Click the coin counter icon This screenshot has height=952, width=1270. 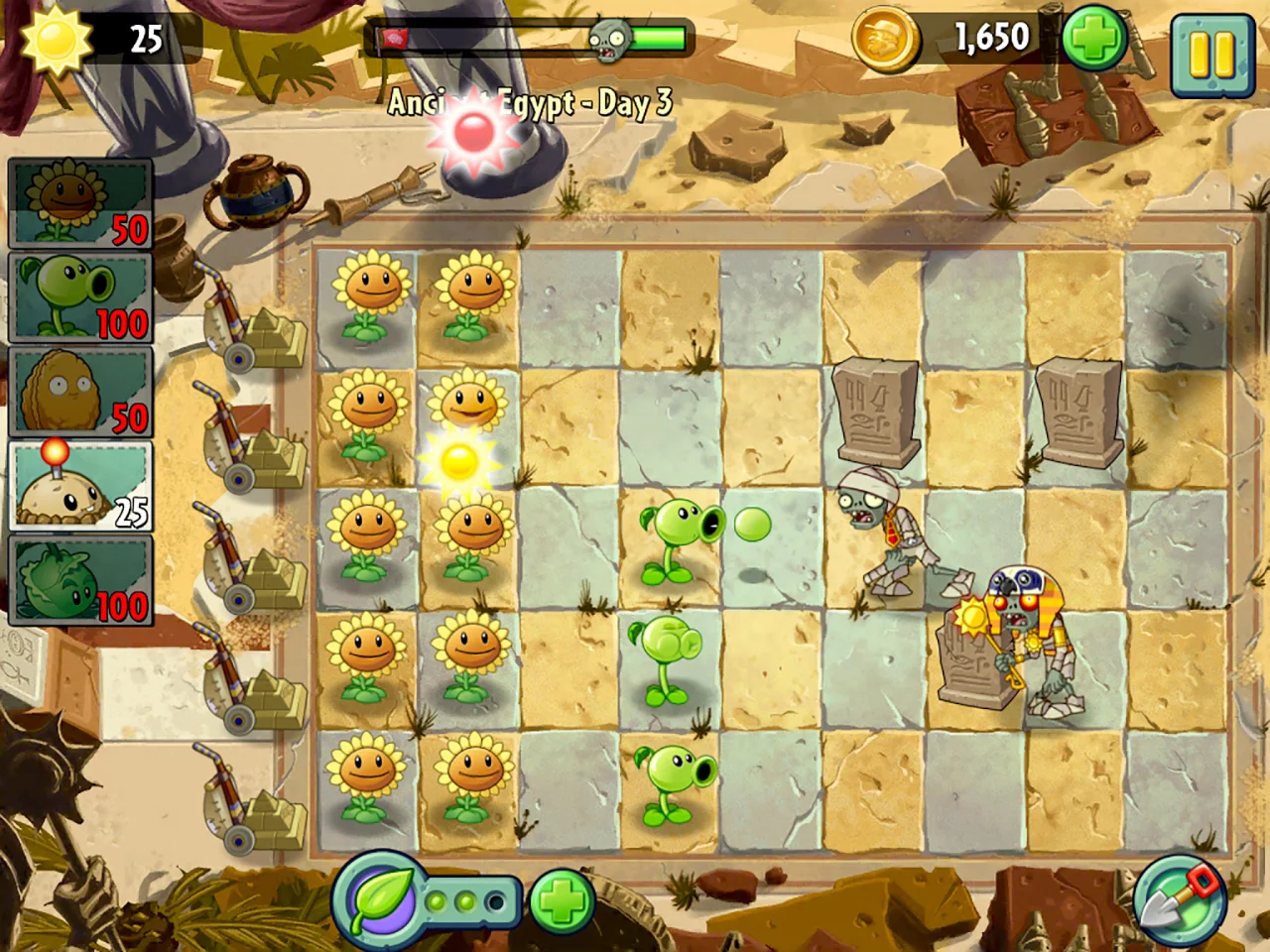(886, 38)
